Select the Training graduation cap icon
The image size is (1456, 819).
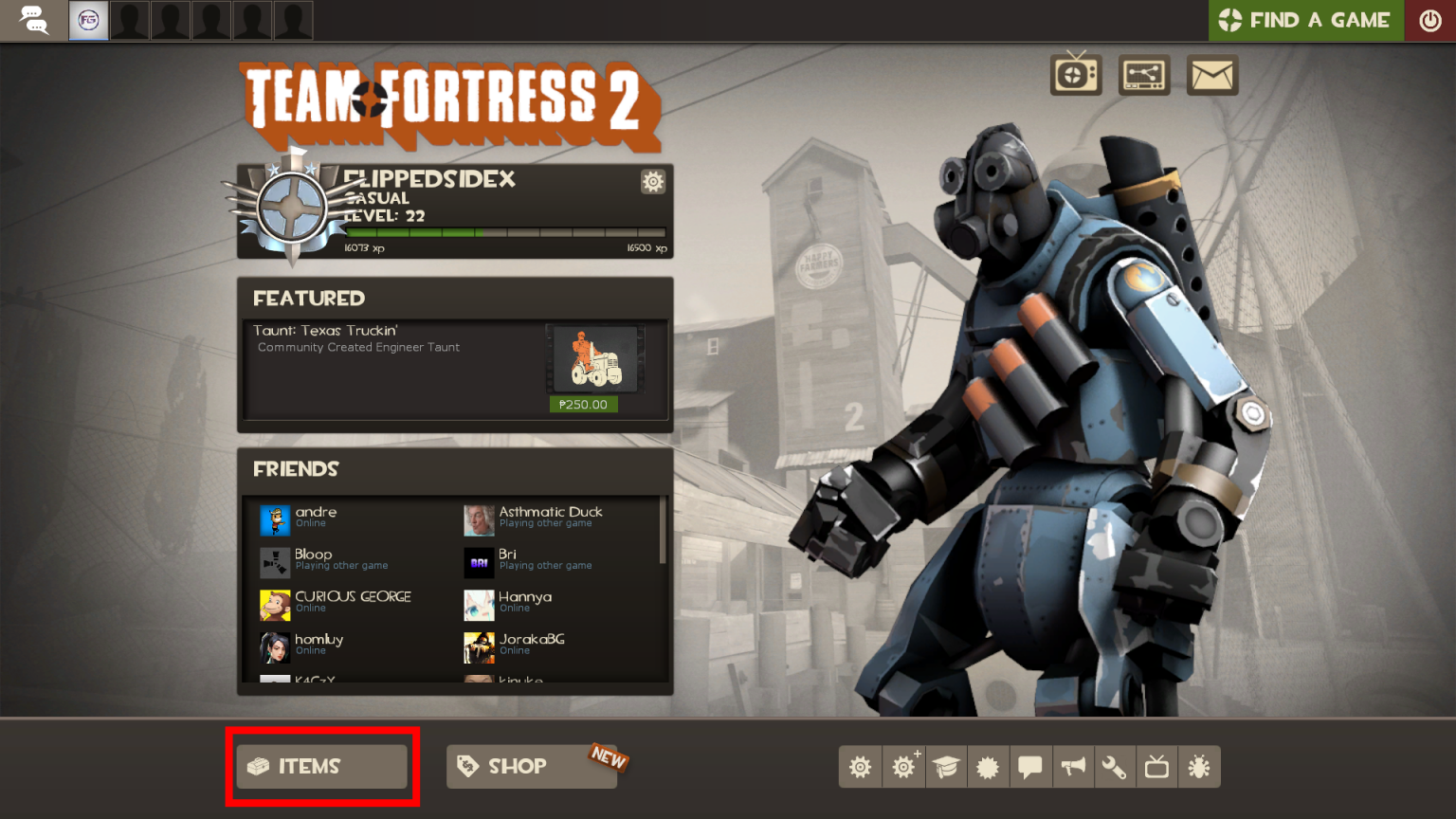coord(946,767)
